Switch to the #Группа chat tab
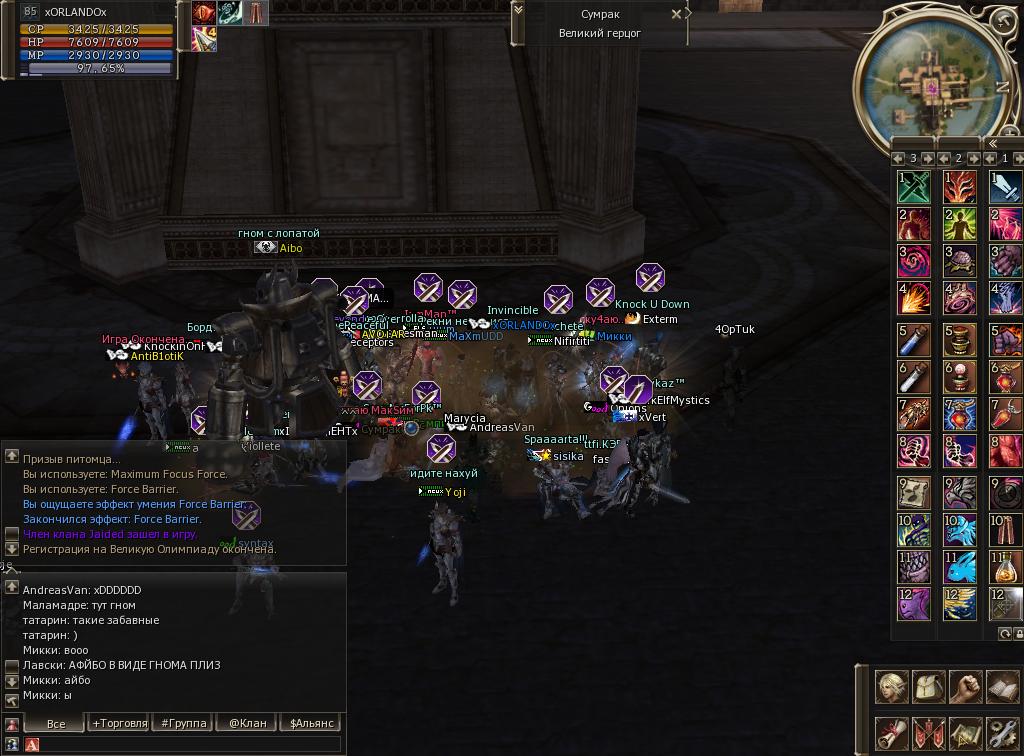 (x=183, y=723)
